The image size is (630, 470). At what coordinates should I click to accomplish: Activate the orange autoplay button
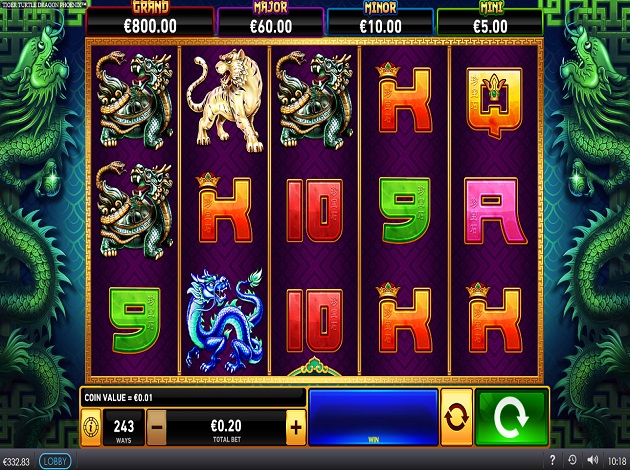456,417
